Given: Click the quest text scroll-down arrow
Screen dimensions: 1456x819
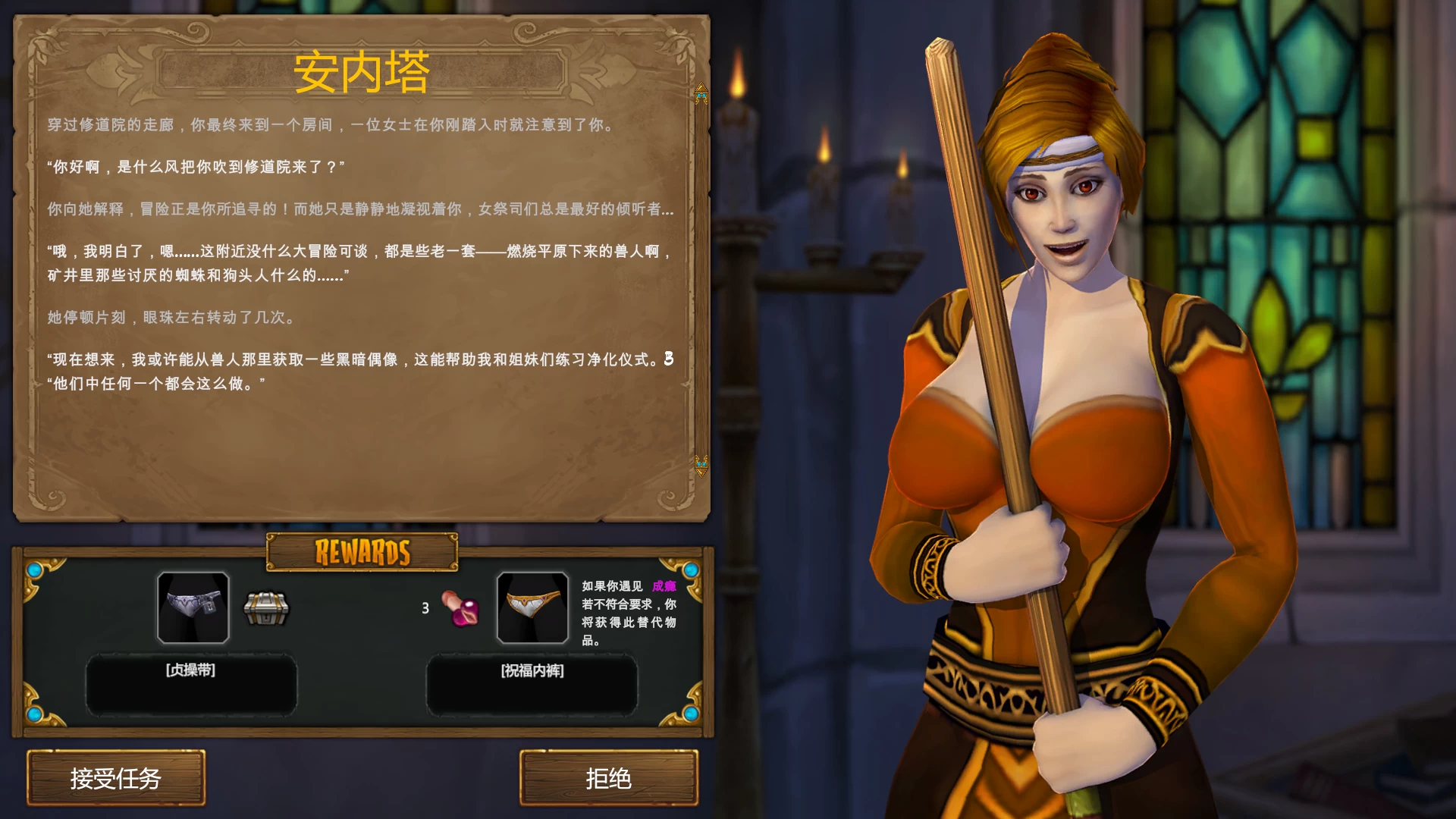Looking at the screenshot, I should [701, 465].
